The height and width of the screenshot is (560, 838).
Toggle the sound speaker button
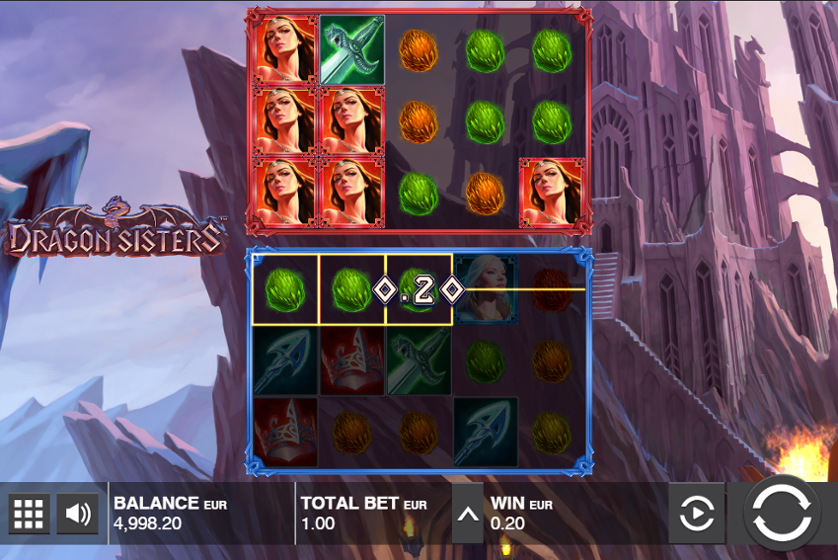77,514
